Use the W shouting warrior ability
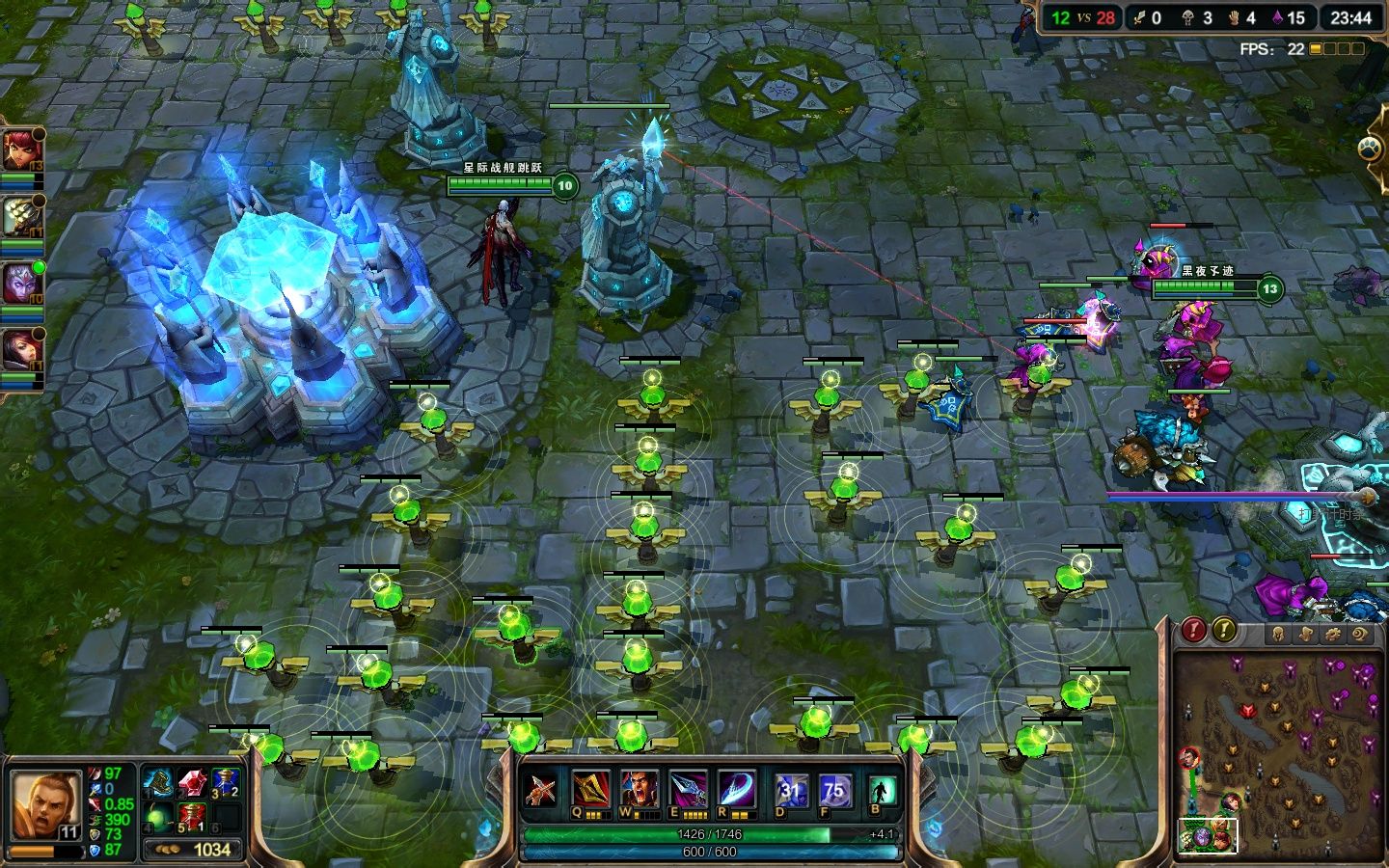The height and width of the screenshot is (868, 1389). (x=639, y=790)
